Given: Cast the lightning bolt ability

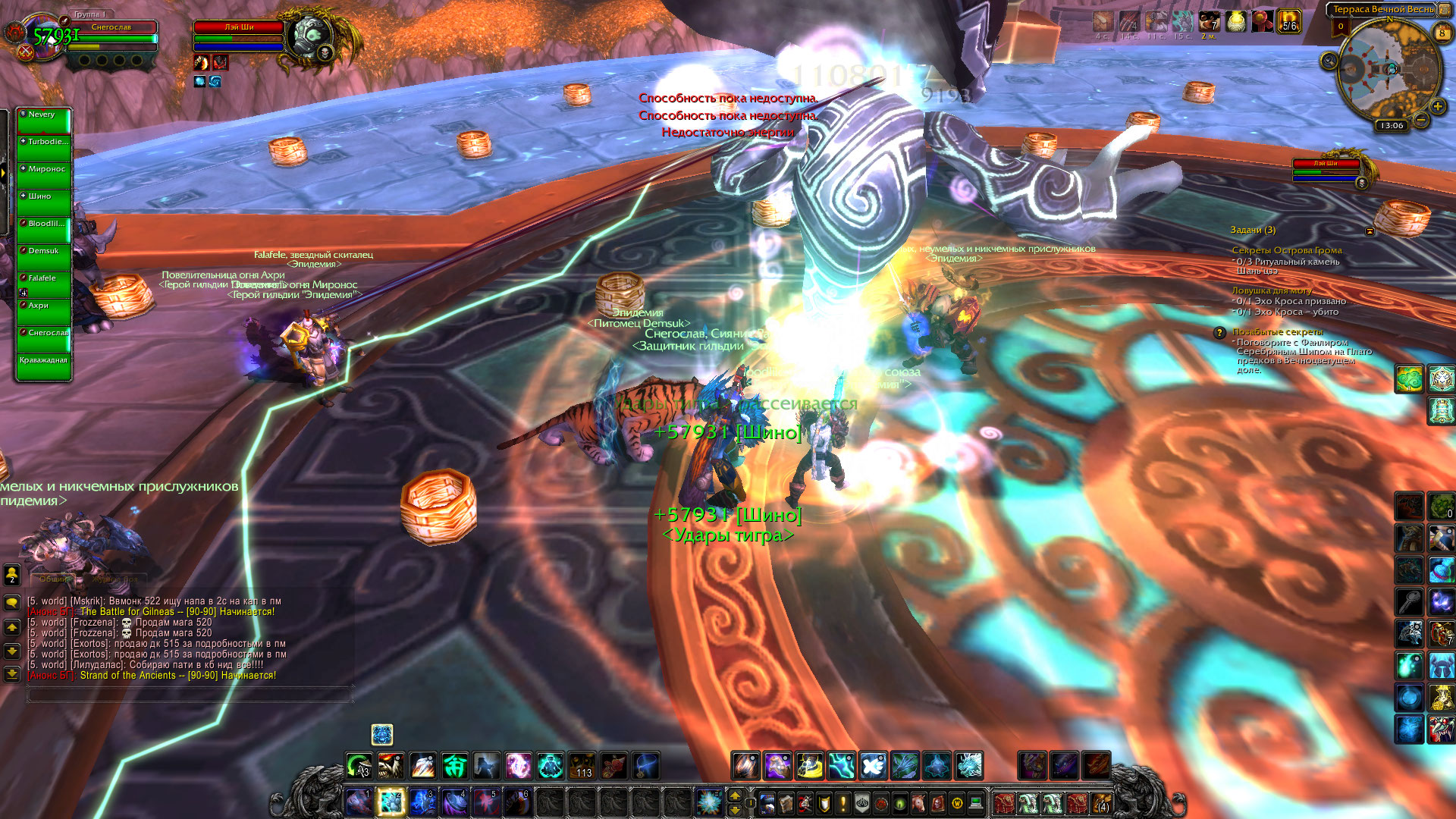Looking at the screenshot, I should click(842, 766).
